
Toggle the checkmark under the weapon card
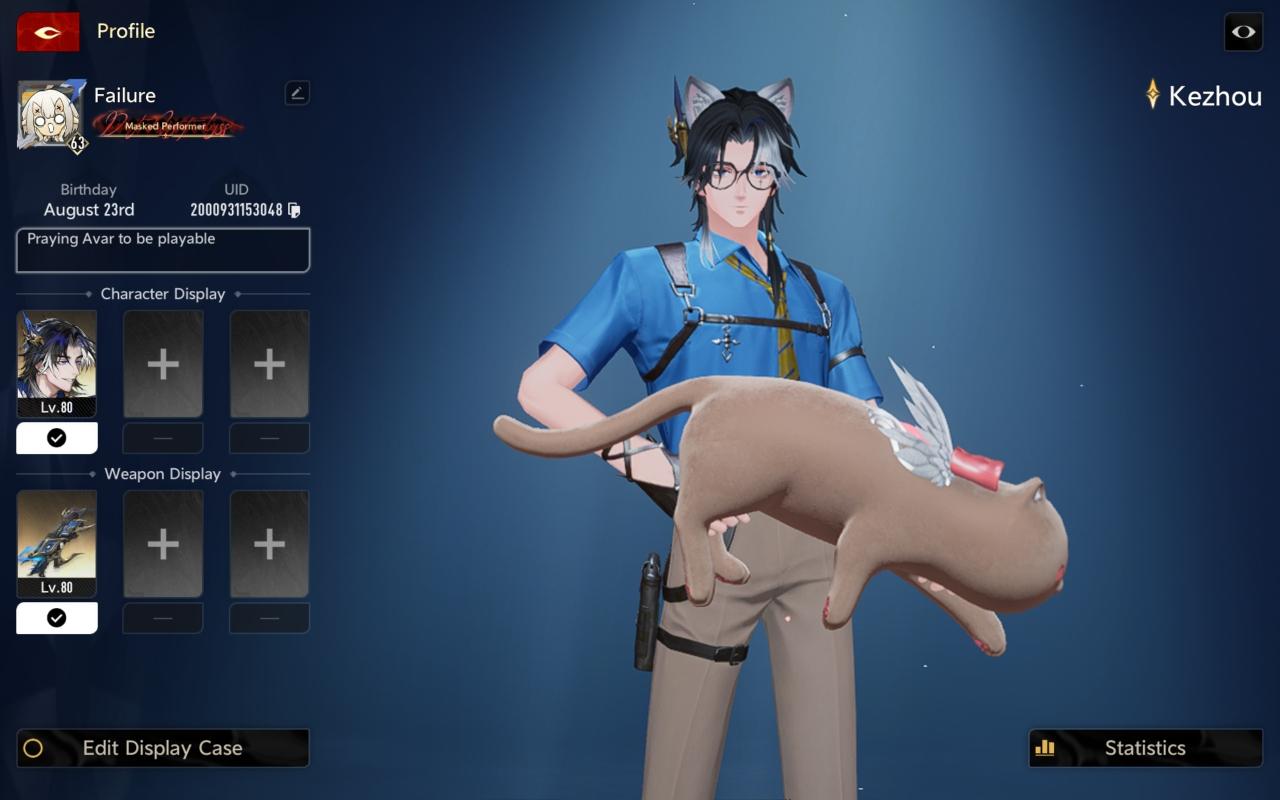click(x=57, y=618)
